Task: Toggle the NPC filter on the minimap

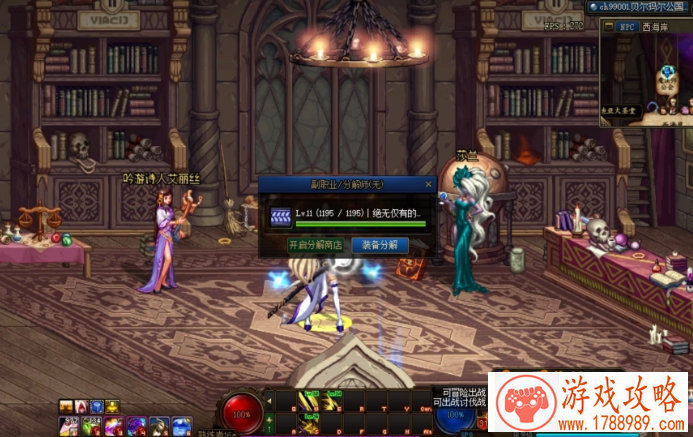Action: [x=627, y=29]
